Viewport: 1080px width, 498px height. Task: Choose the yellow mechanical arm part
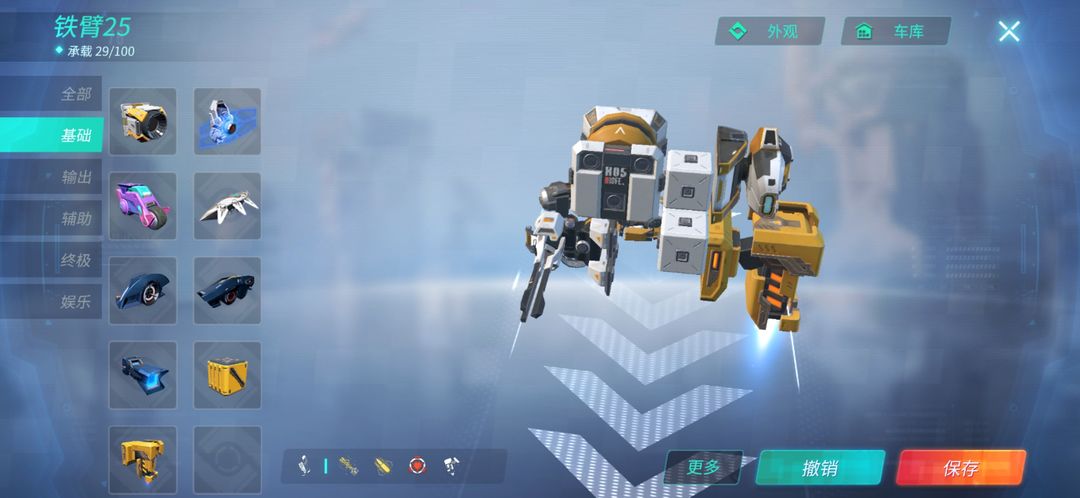tap(143, 459)
